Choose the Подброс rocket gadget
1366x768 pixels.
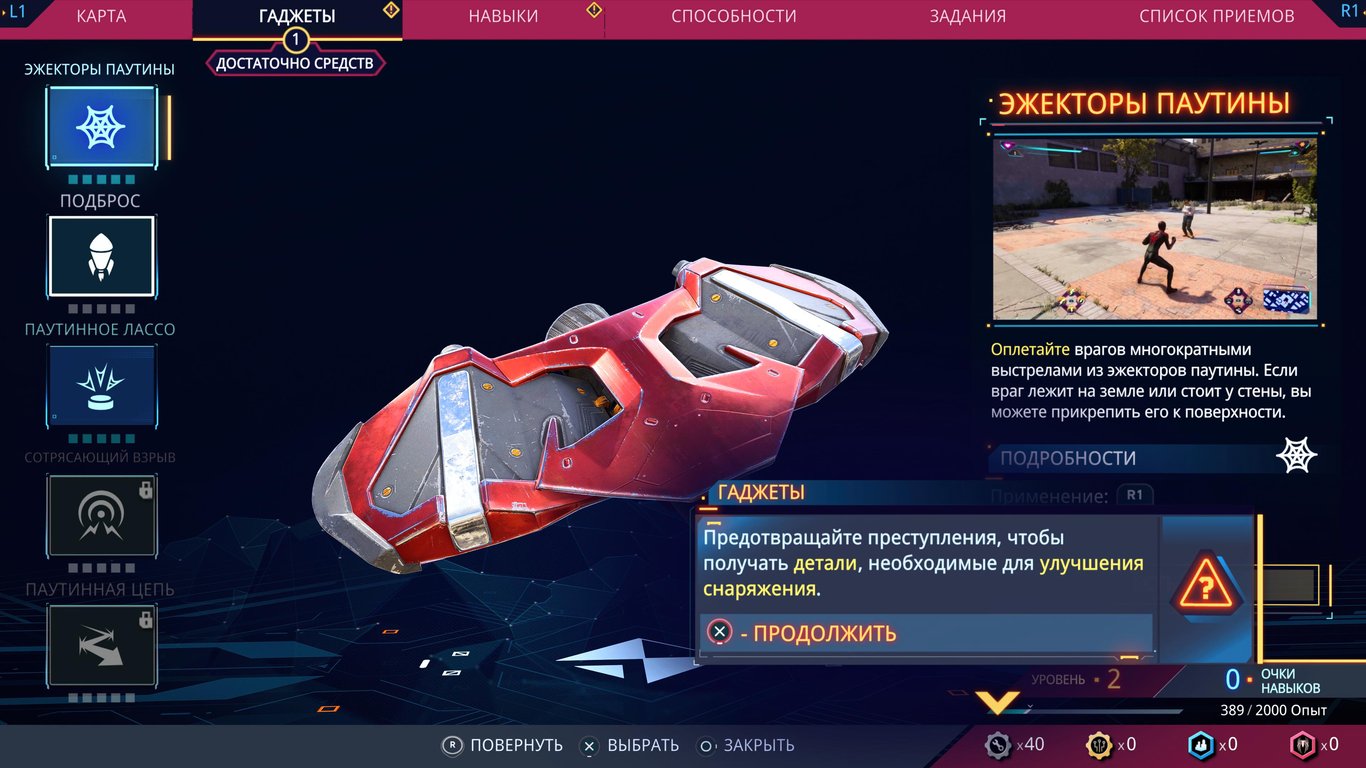[101, 257]
